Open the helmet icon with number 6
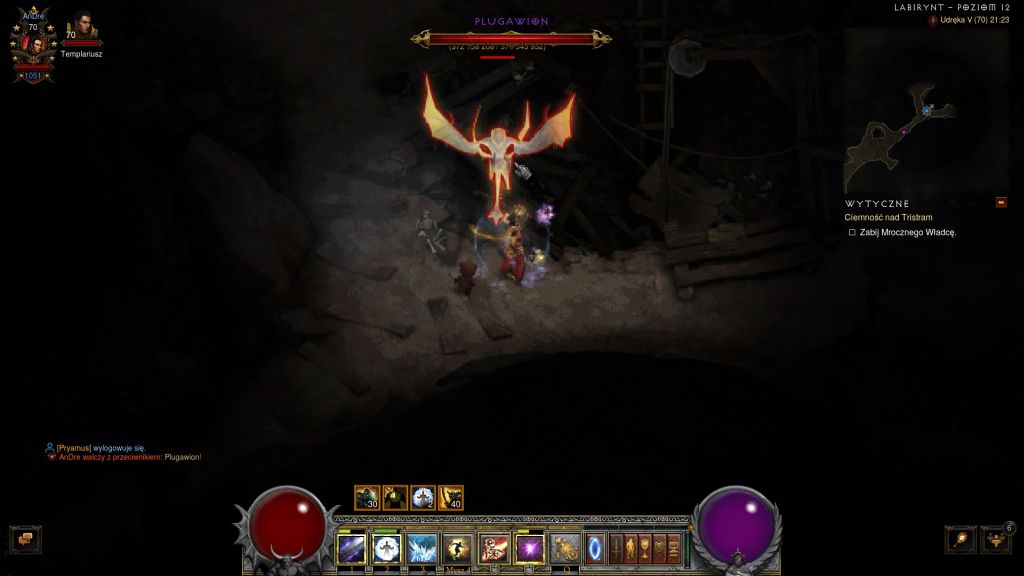1024x576 pixels. tap(995, 539)
